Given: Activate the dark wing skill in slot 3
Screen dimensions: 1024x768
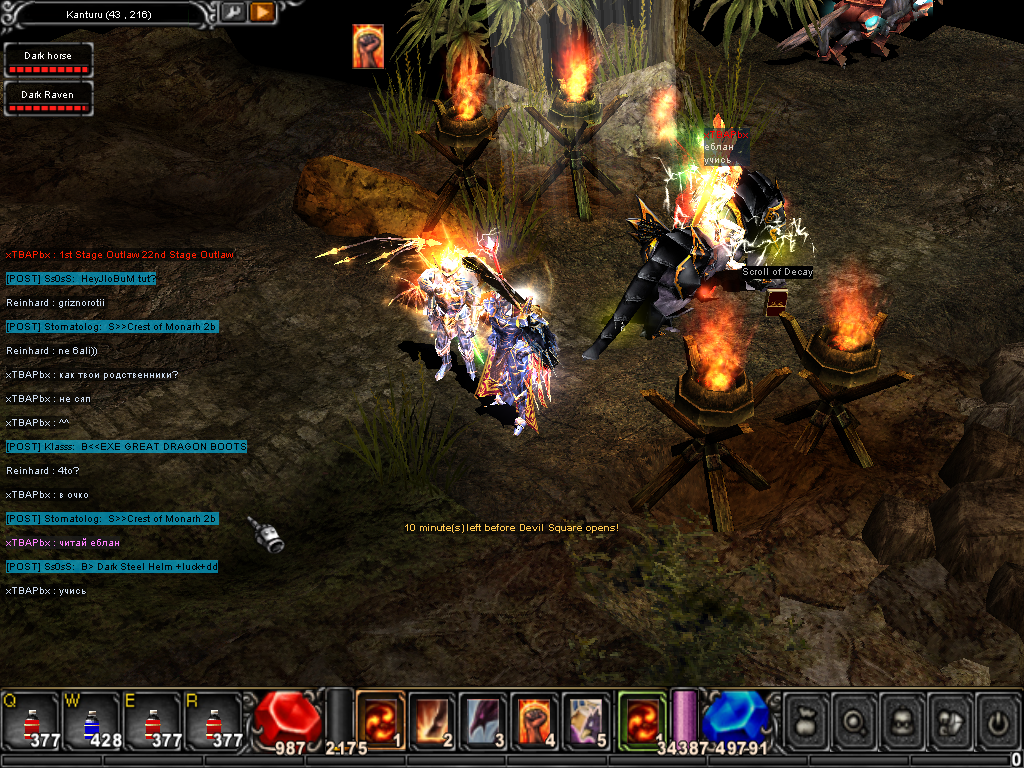Looking at the screenshot, I should [484, 720].
